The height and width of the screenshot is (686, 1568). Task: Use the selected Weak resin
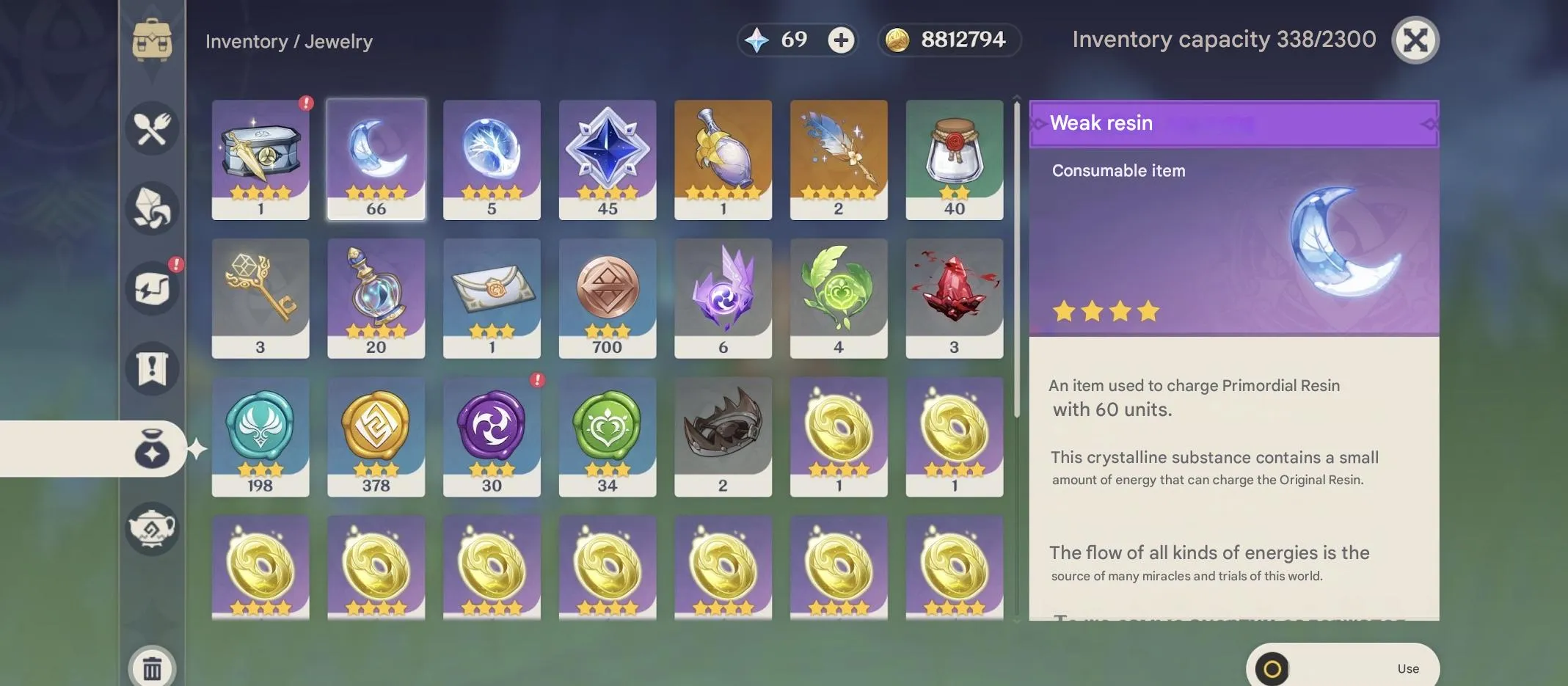(x=1342, y=668)
